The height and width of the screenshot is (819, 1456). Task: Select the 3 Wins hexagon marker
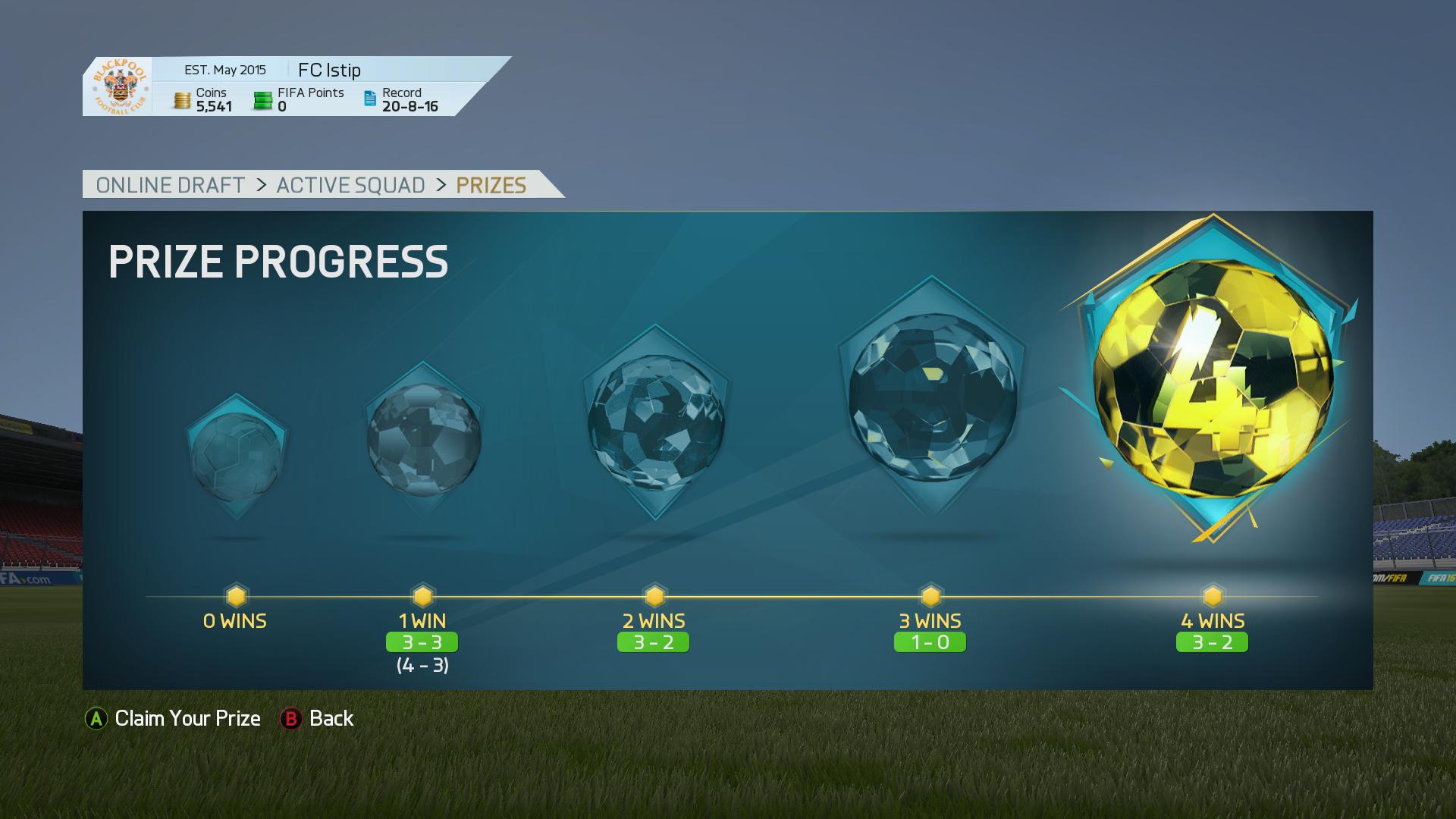(930, 595)
